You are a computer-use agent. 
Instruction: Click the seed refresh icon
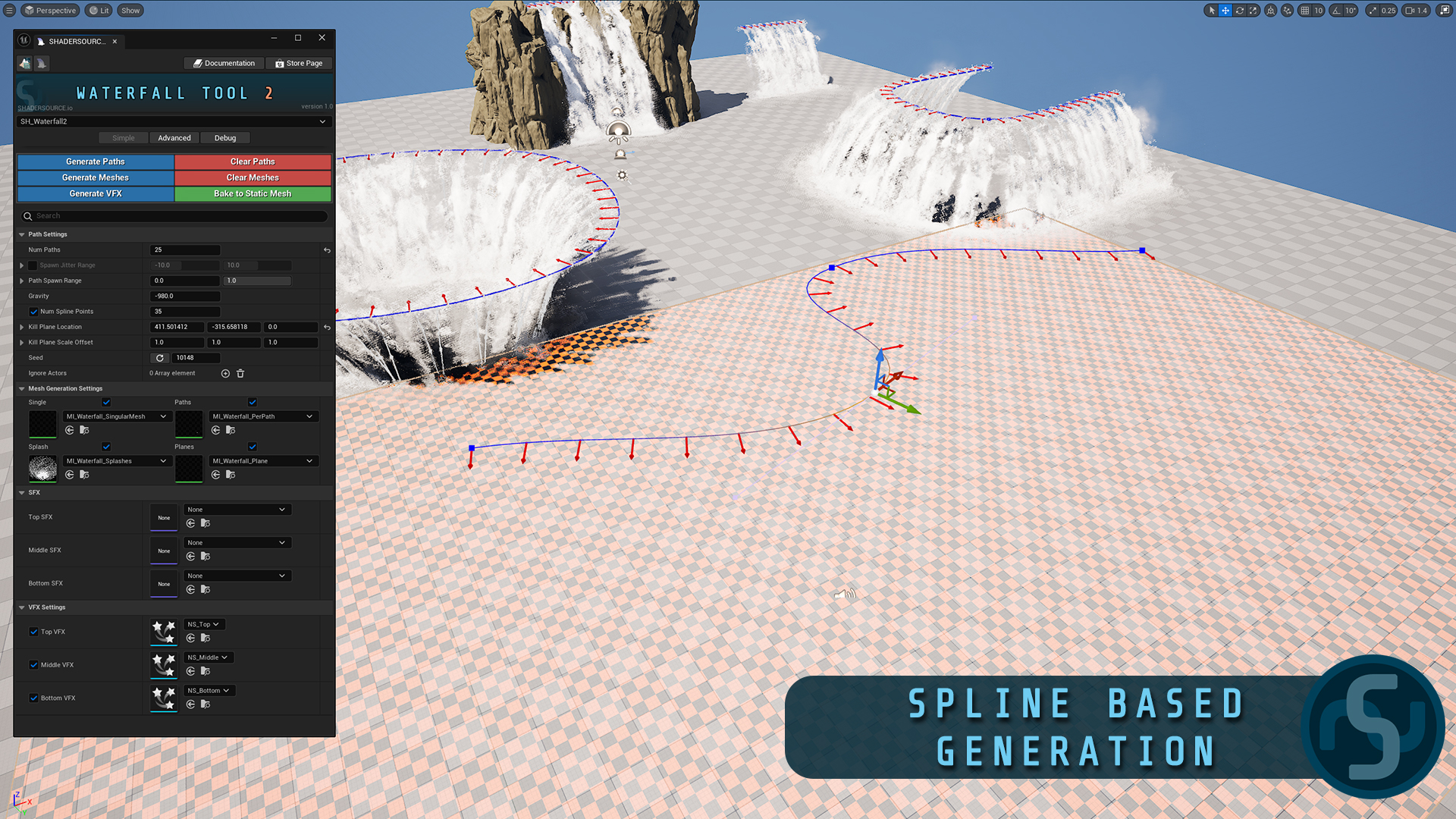(x=160, y=357)
